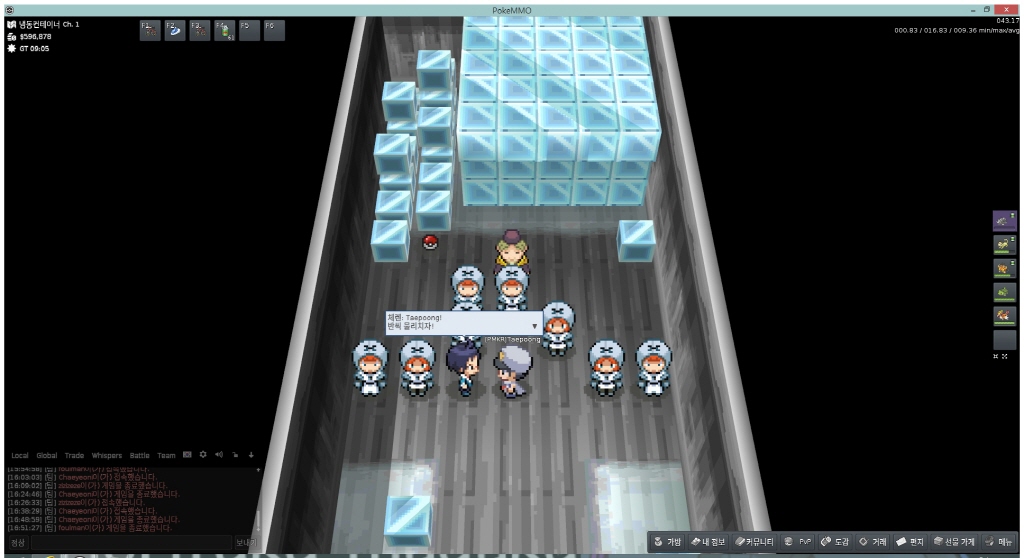Open the 커뮤니티 community panel

click(x=754, y=542)
